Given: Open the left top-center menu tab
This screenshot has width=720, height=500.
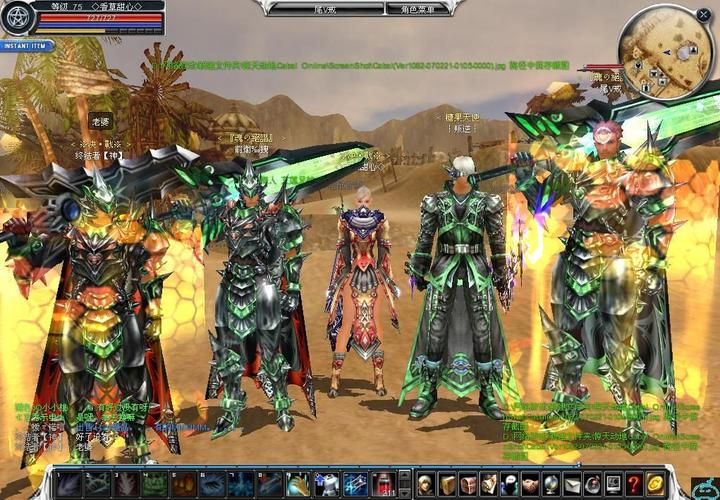Looking at the screenshot, I should click(x=301, y=9).
